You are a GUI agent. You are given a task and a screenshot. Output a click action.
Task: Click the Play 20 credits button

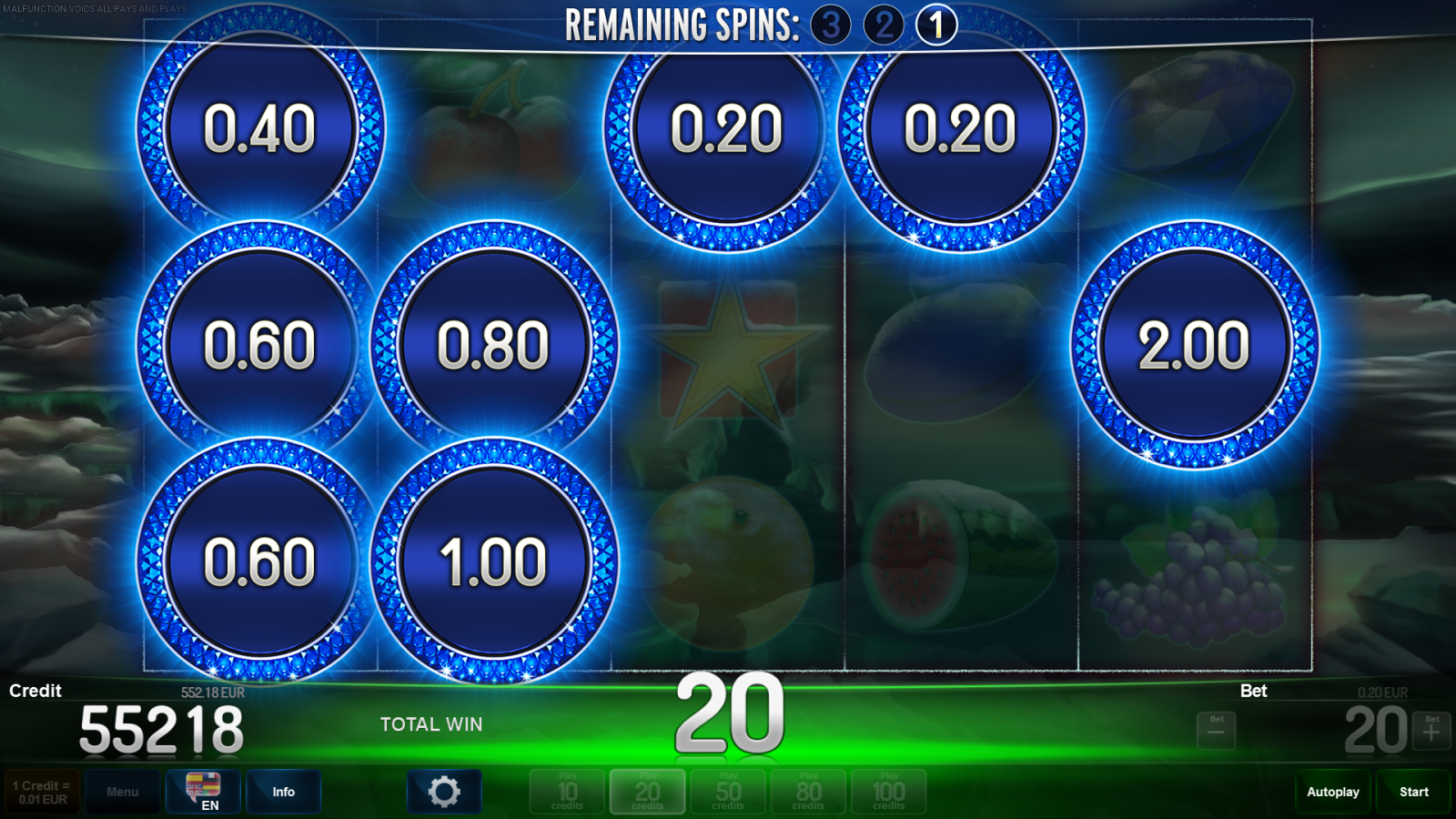tap(647, 791)
